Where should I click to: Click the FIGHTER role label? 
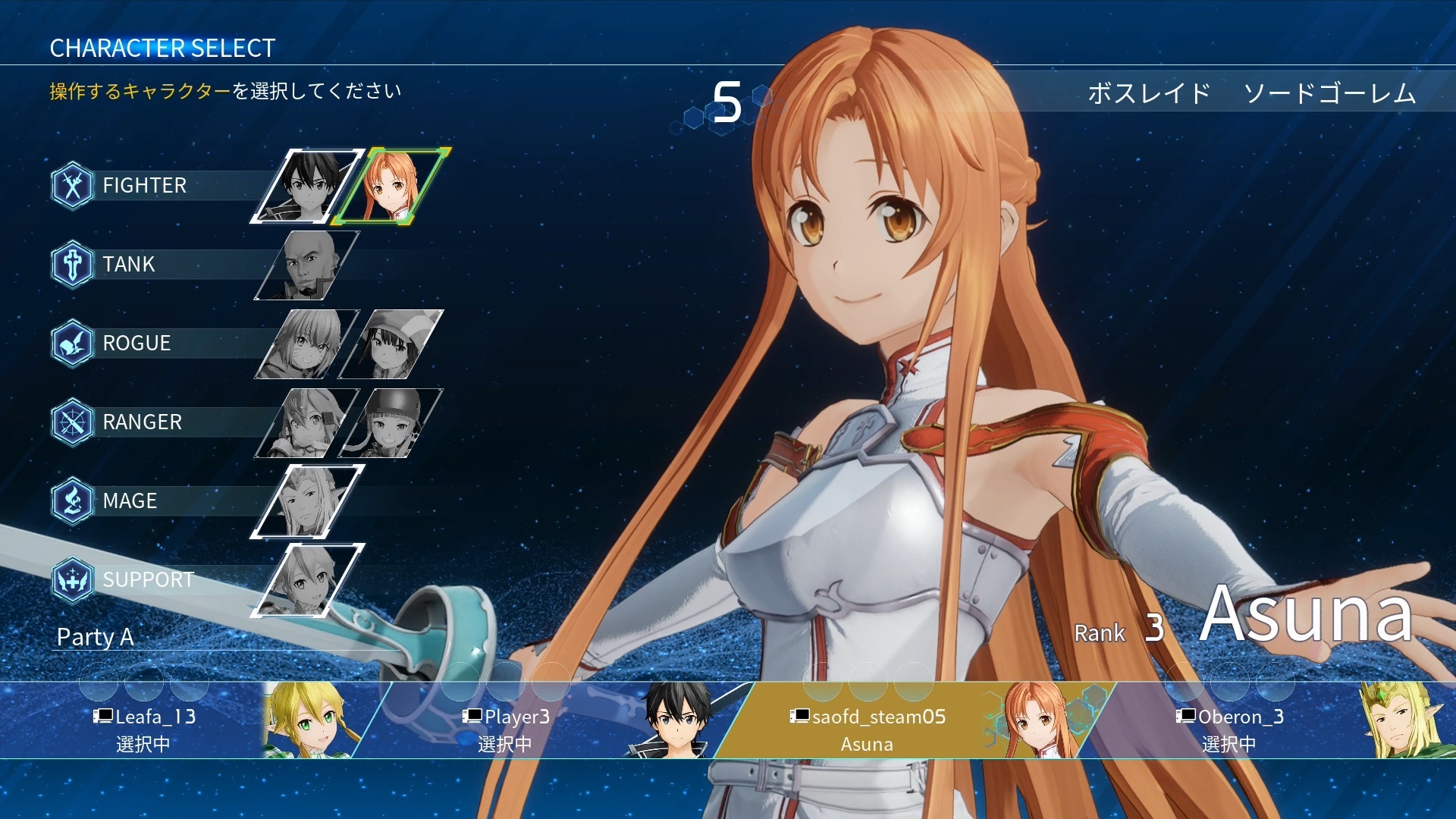point(144,186)
